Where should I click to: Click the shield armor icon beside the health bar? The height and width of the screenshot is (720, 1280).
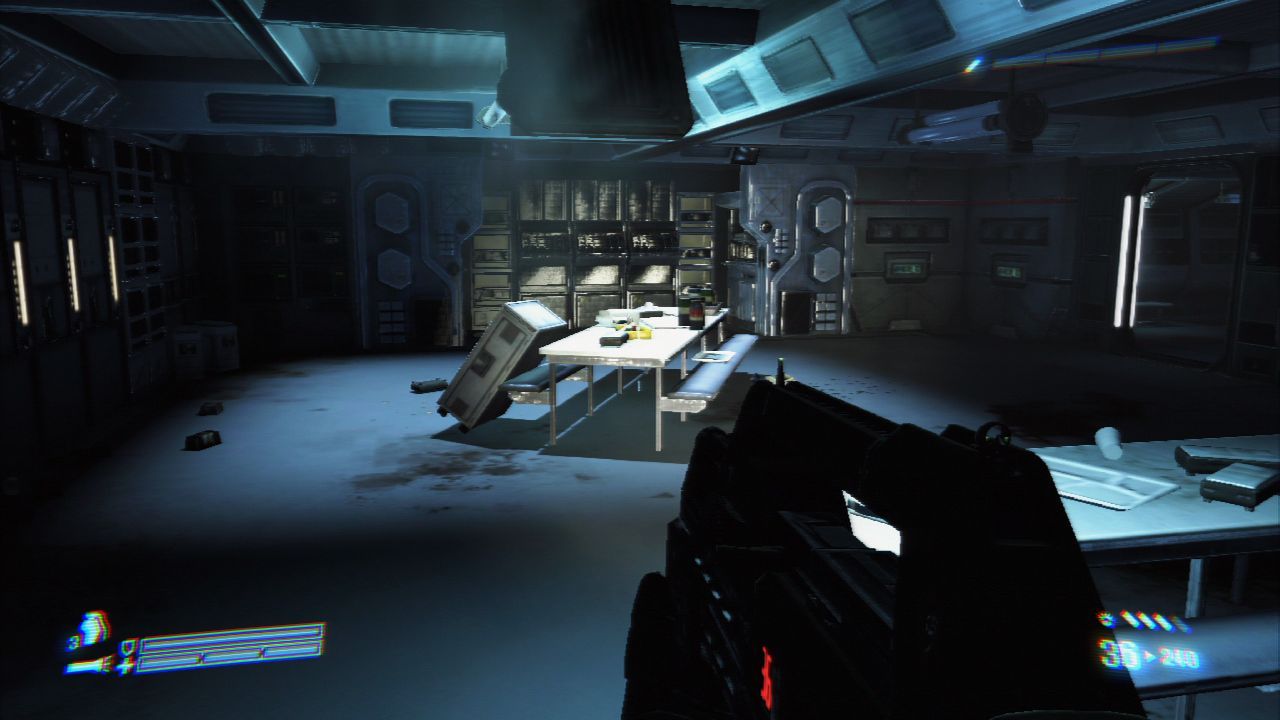pos(129,648)
